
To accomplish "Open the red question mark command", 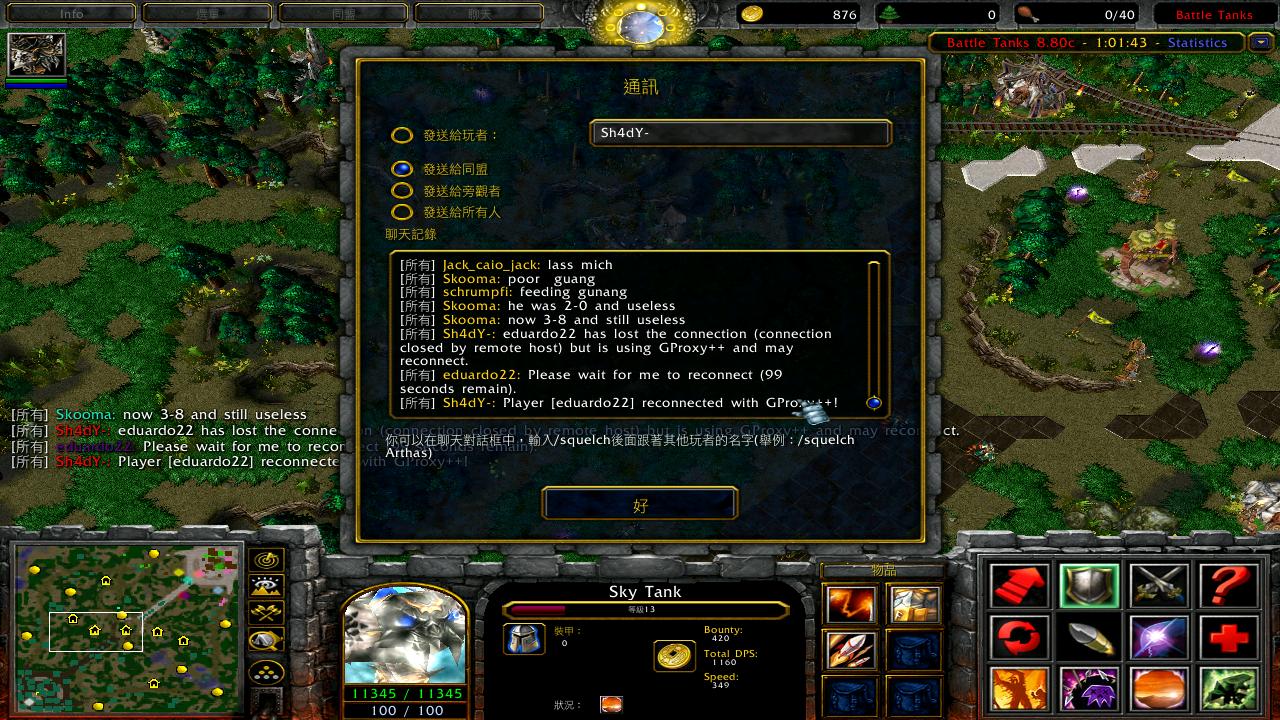I will point(1228,587).
